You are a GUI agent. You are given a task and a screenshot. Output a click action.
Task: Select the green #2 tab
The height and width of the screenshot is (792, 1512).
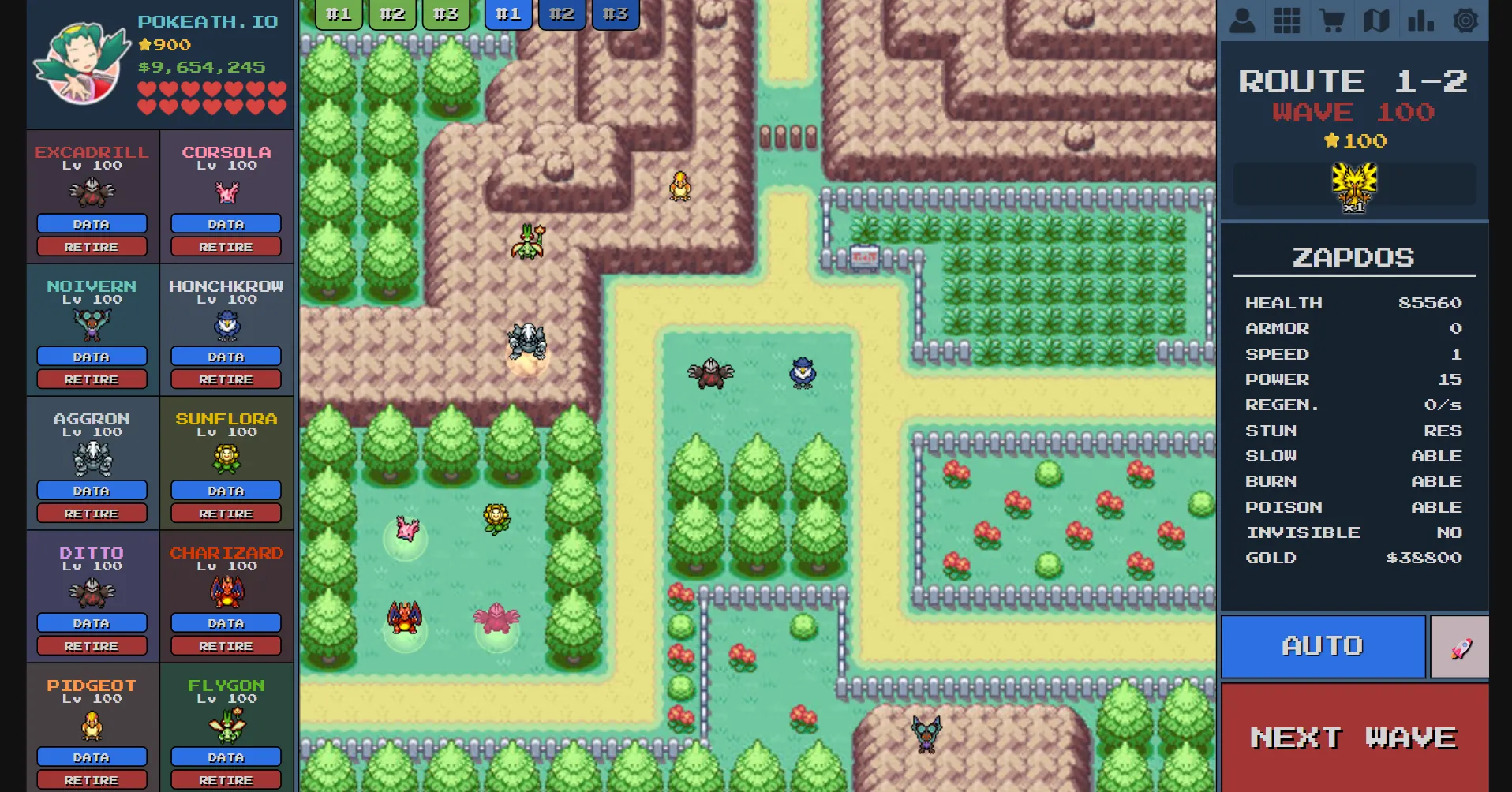point(391,13)
